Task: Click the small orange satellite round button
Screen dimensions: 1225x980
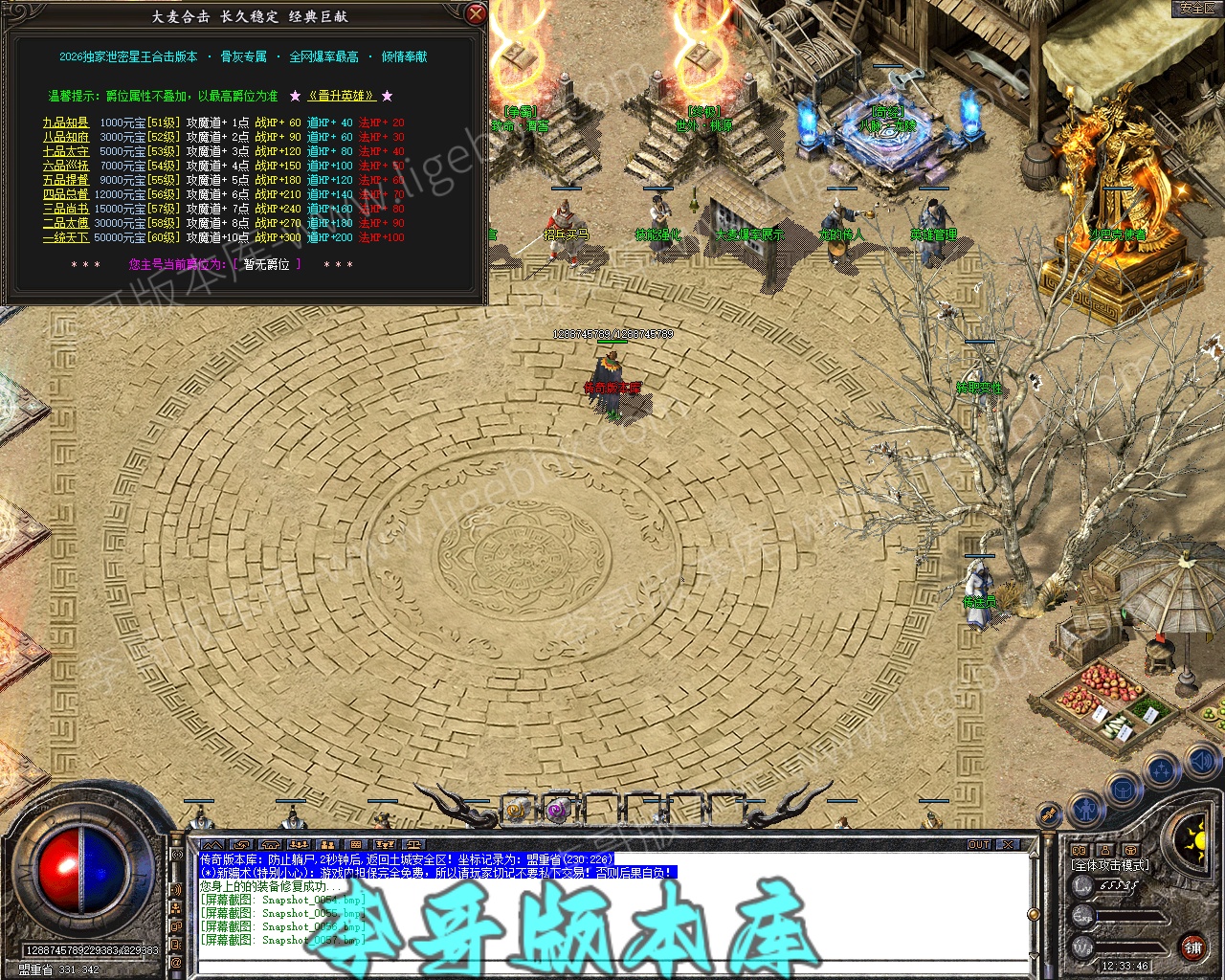Action: click(x=1050, y=813)
